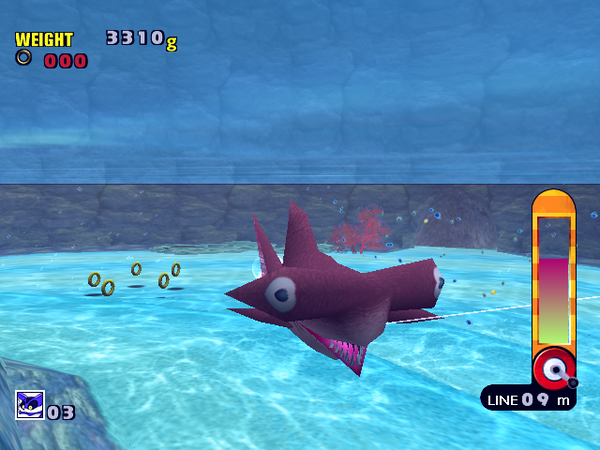Select the red fishing reel icon

554,367
